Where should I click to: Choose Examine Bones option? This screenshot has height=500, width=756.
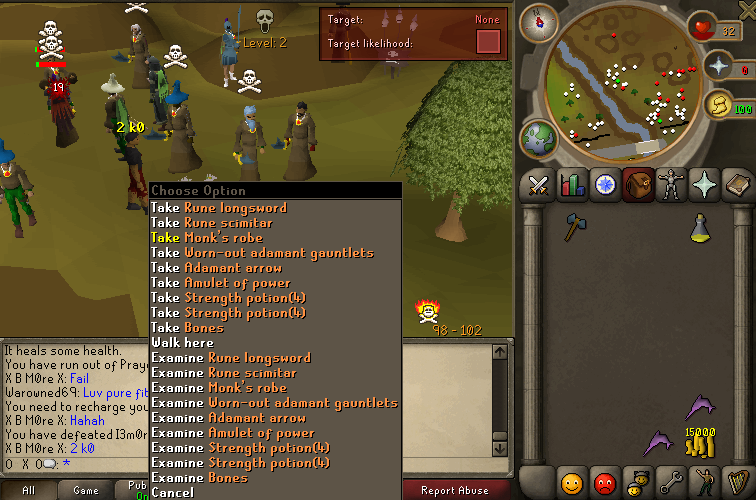pyautogui.click(x=199, y=478)
